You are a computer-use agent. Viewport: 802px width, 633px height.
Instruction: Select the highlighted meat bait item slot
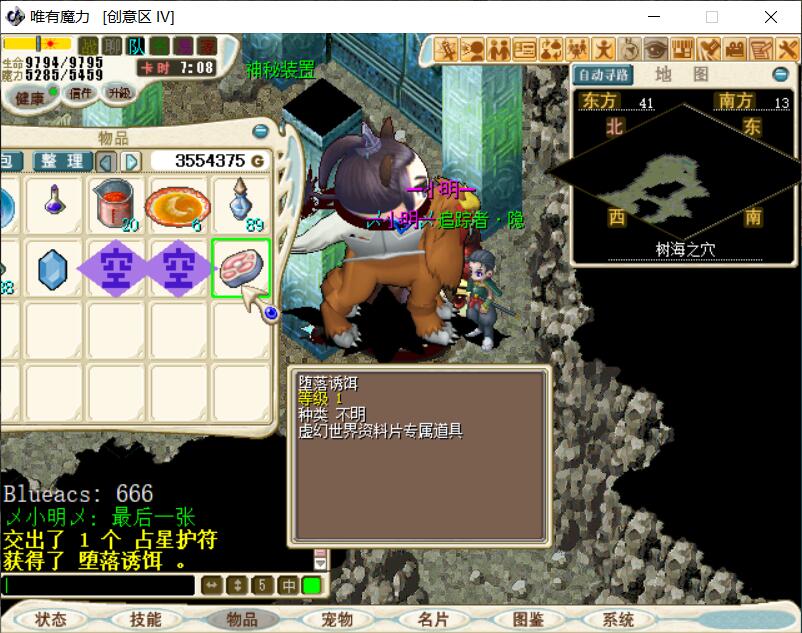click(x=240, y=268)
